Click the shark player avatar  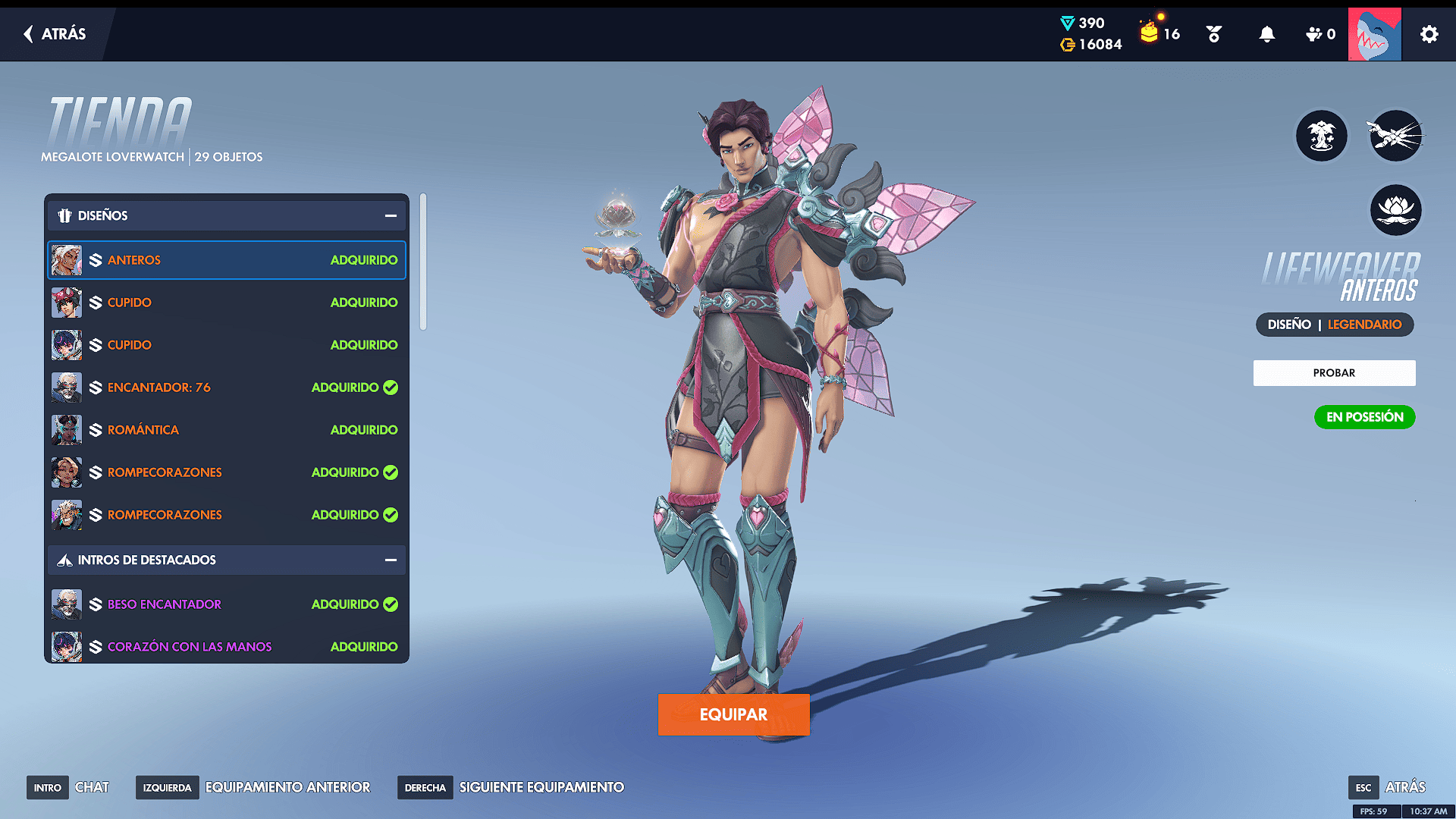click(1374, 34)
